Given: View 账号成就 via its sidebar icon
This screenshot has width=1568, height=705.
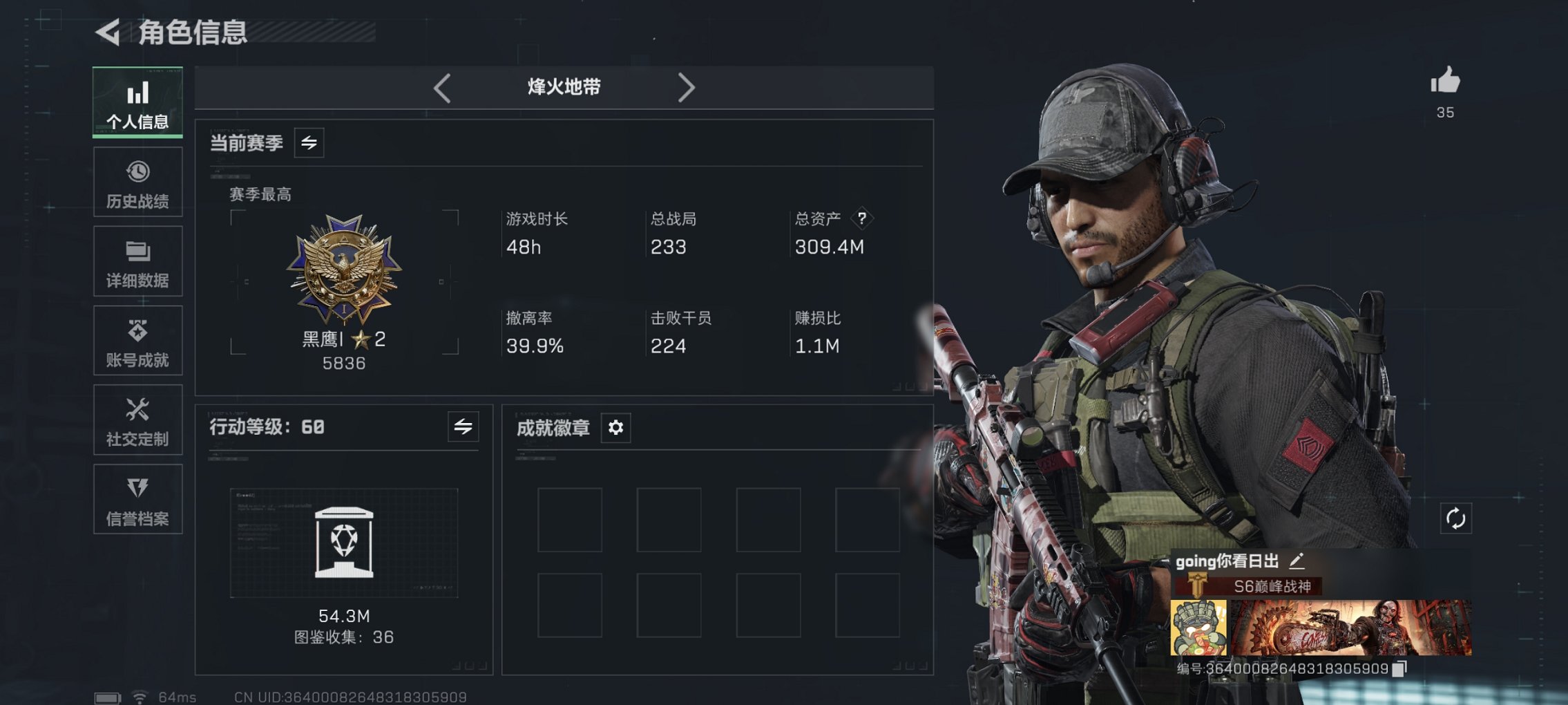Looking at the screenshot, I should pos(137,341).
